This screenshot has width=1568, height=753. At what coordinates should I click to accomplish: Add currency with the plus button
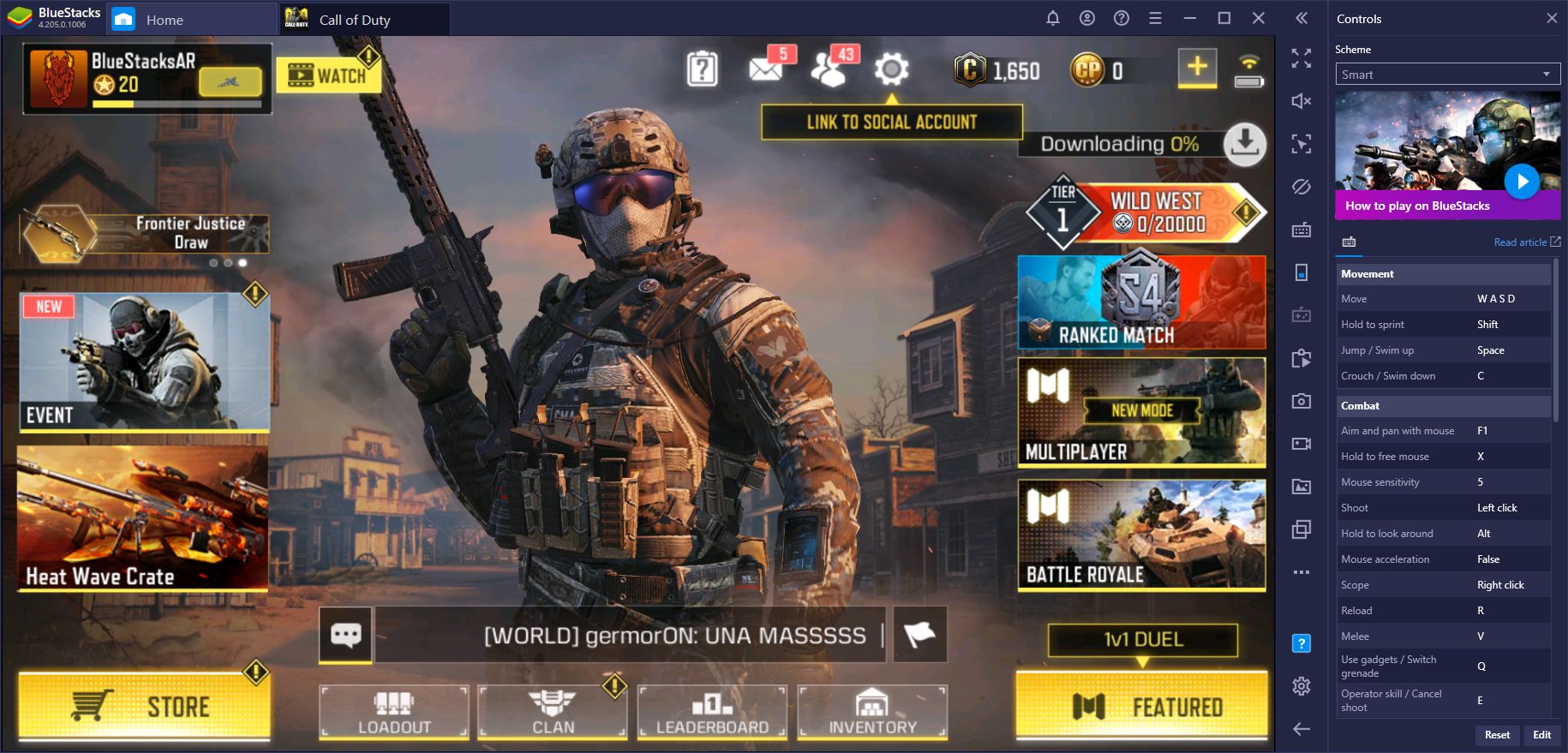(x=1197, y=67)
